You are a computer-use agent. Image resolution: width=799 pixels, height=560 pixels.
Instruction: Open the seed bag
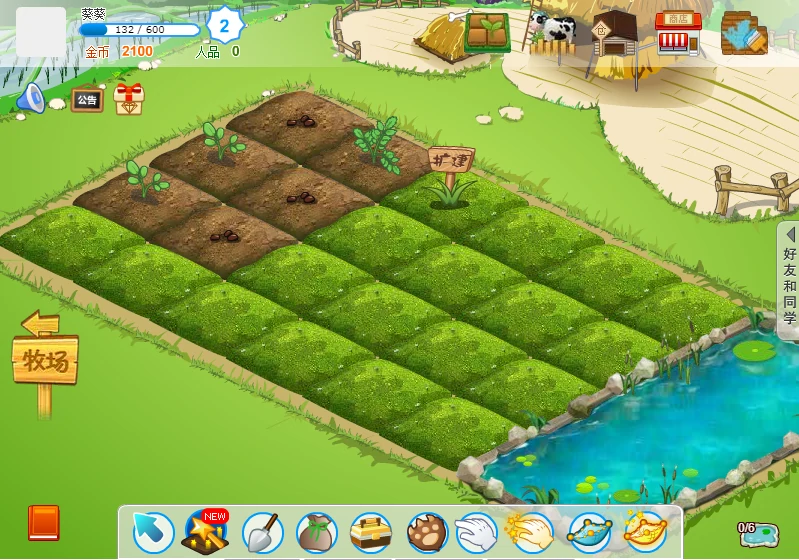click(316, 534)
